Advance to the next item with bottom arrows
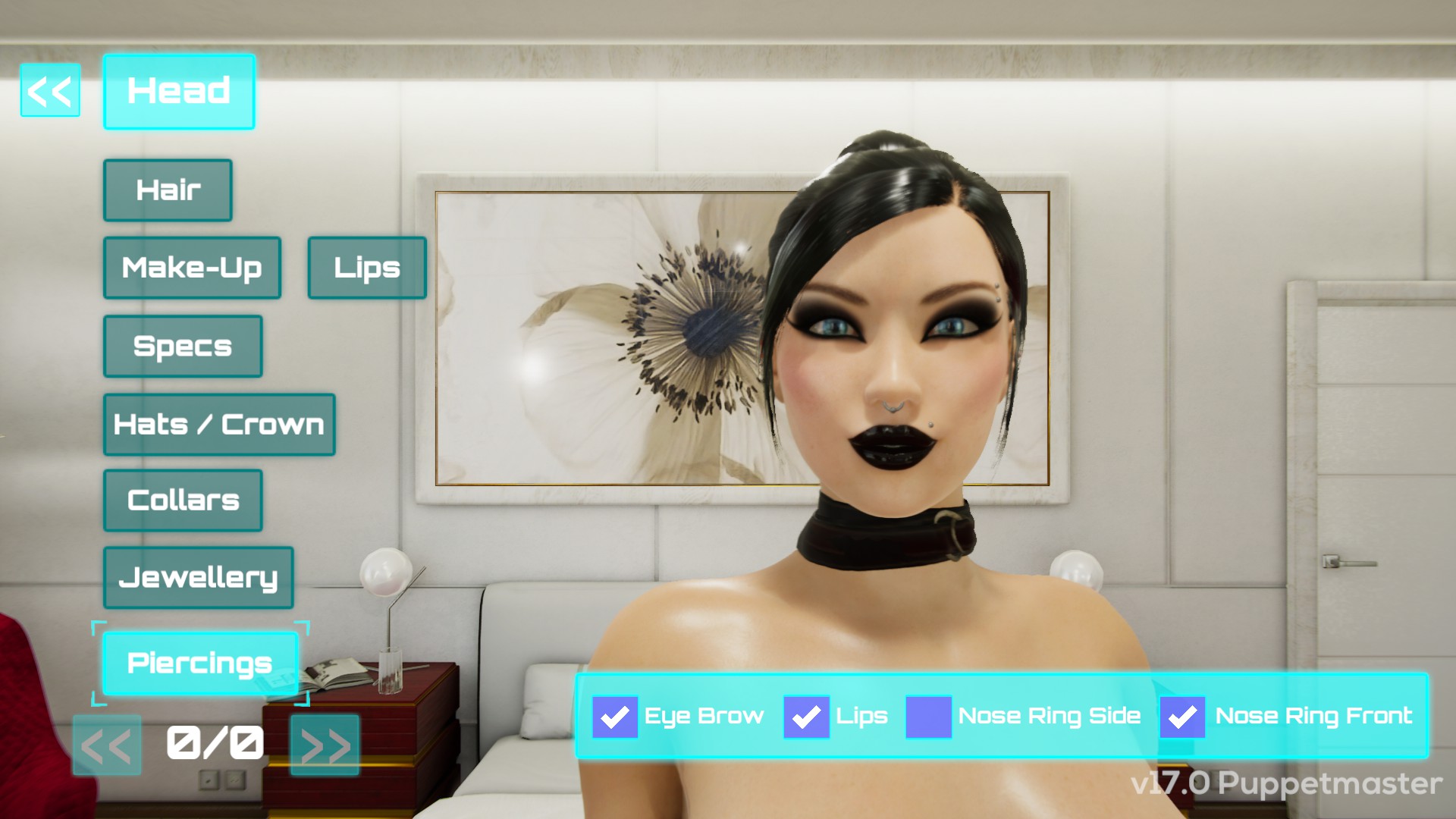This screenshot has width=1456, height=819. (325, 746)
